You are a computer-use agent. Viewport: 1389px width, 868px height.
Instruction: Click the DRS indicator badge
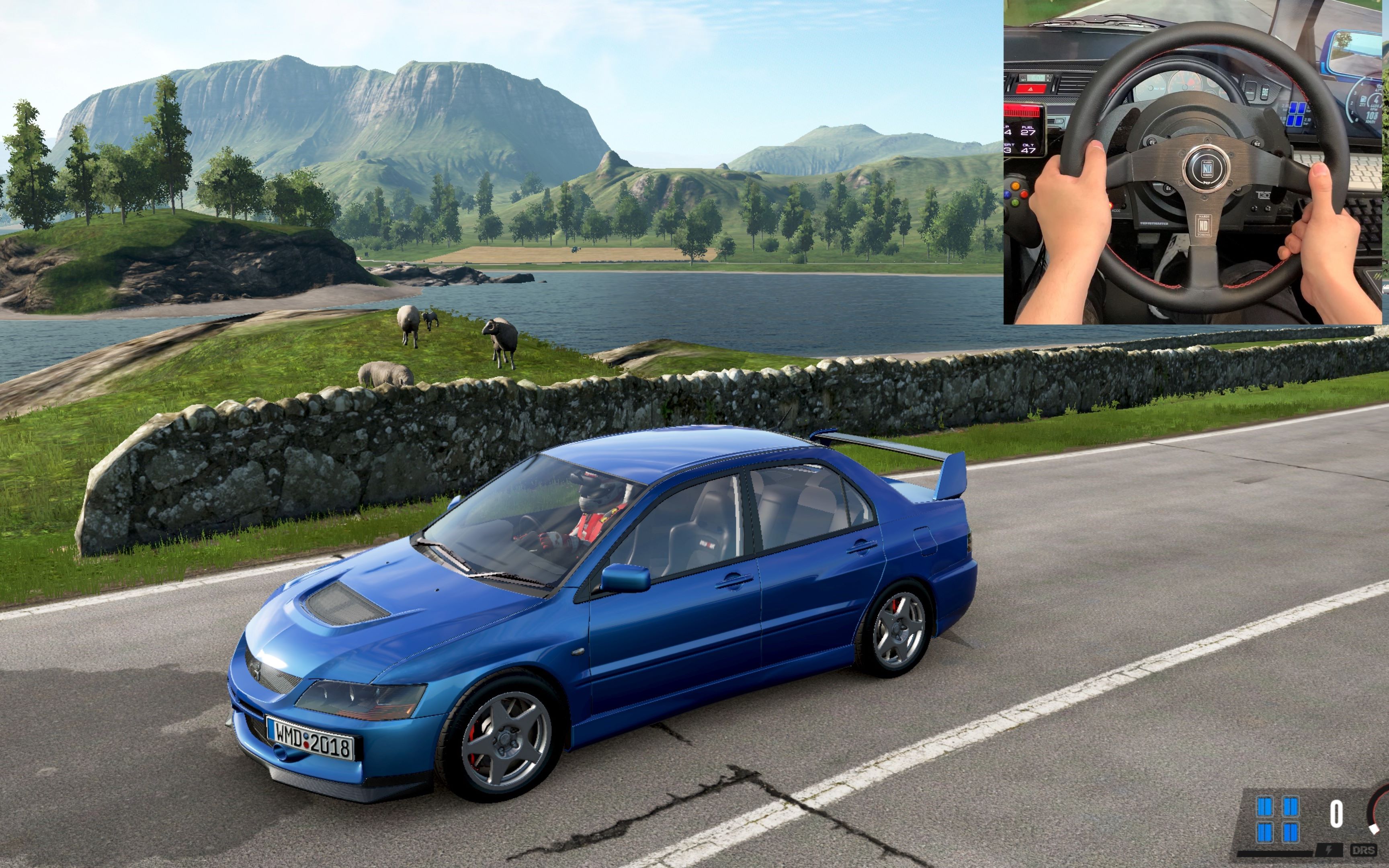tap(1363, 850)
